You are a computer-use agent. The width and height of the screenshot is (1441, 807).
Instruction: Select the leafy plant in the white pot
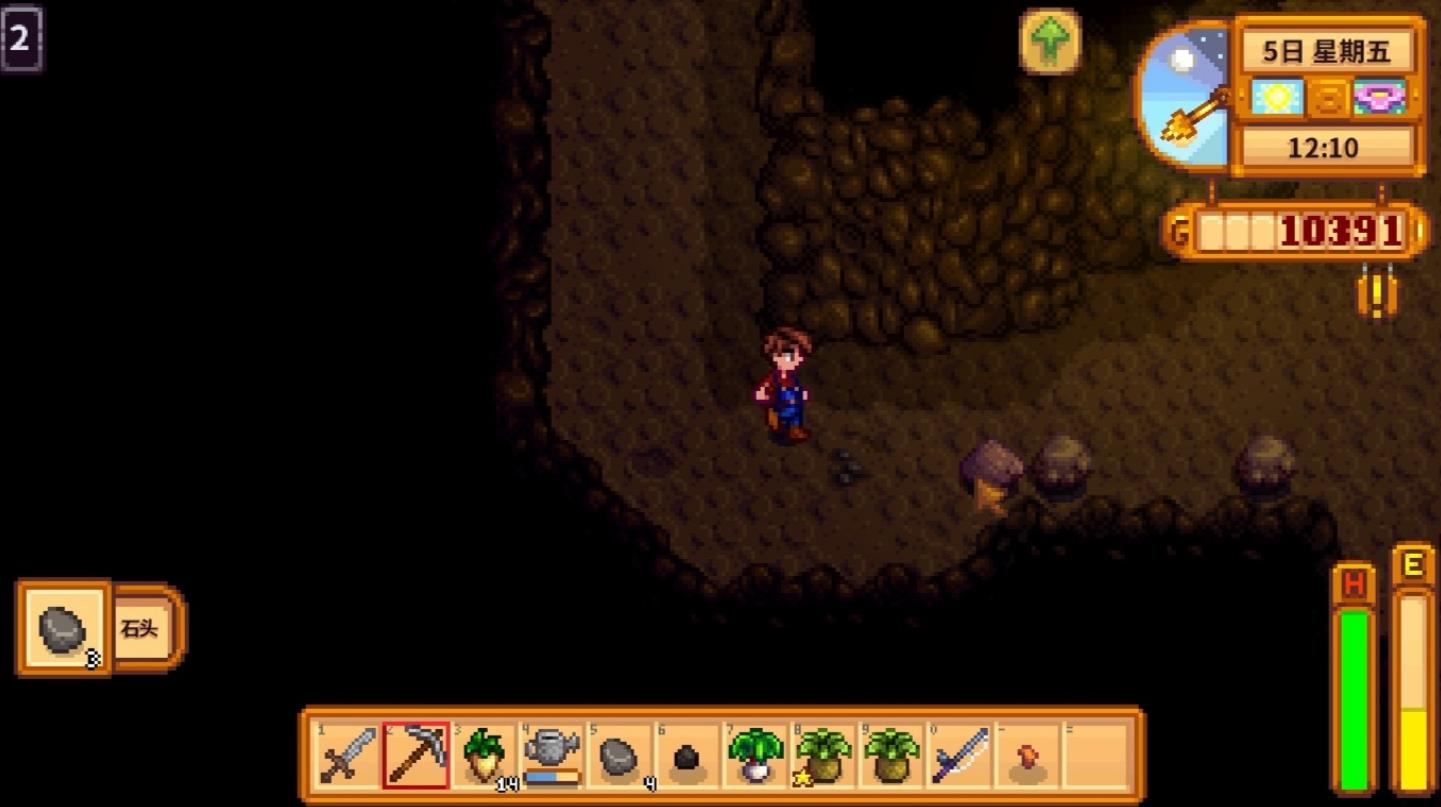[754, 756]
